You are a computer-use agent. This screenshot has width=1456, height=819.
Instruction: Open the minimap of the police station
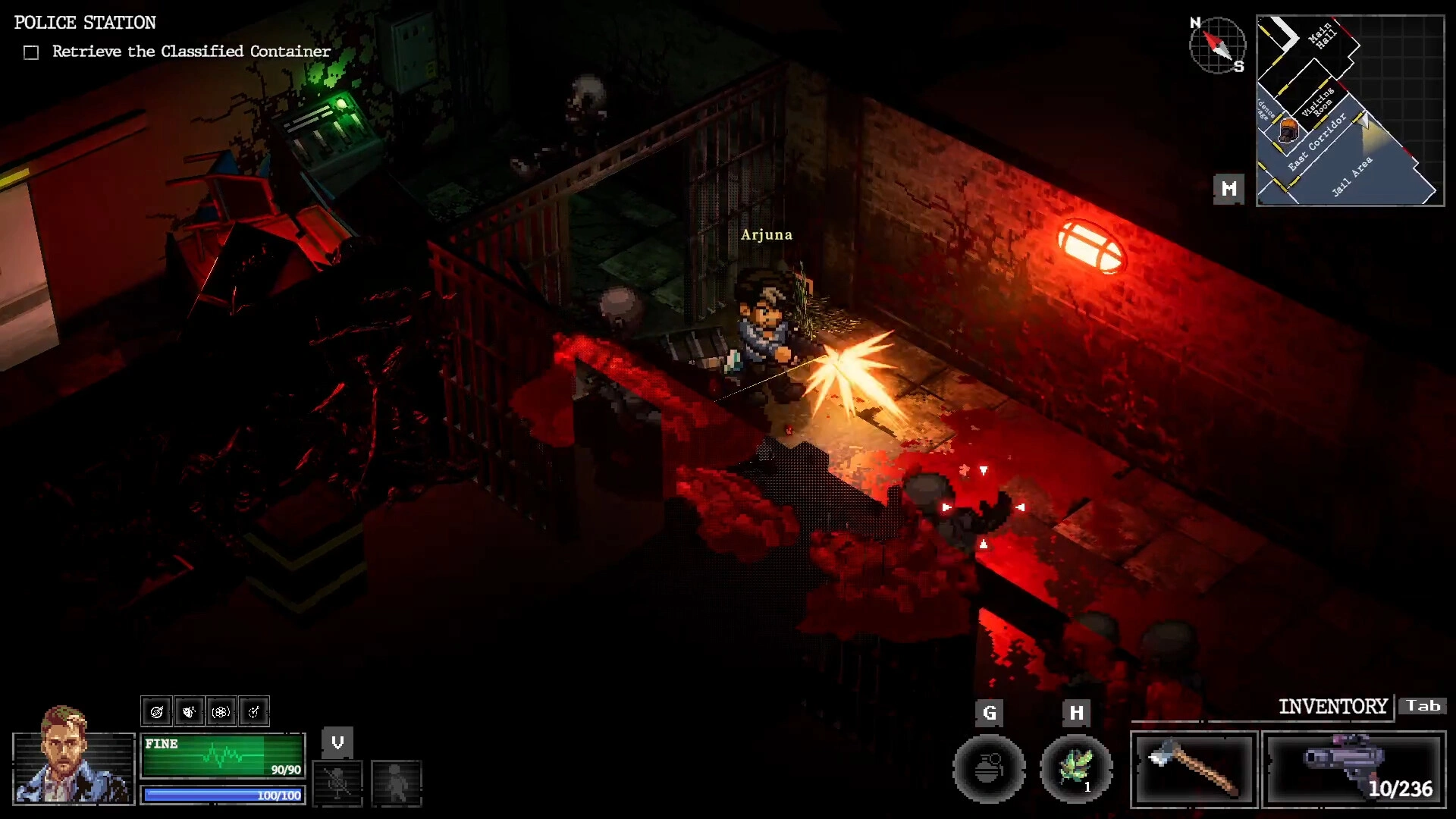coord(1350,111)
